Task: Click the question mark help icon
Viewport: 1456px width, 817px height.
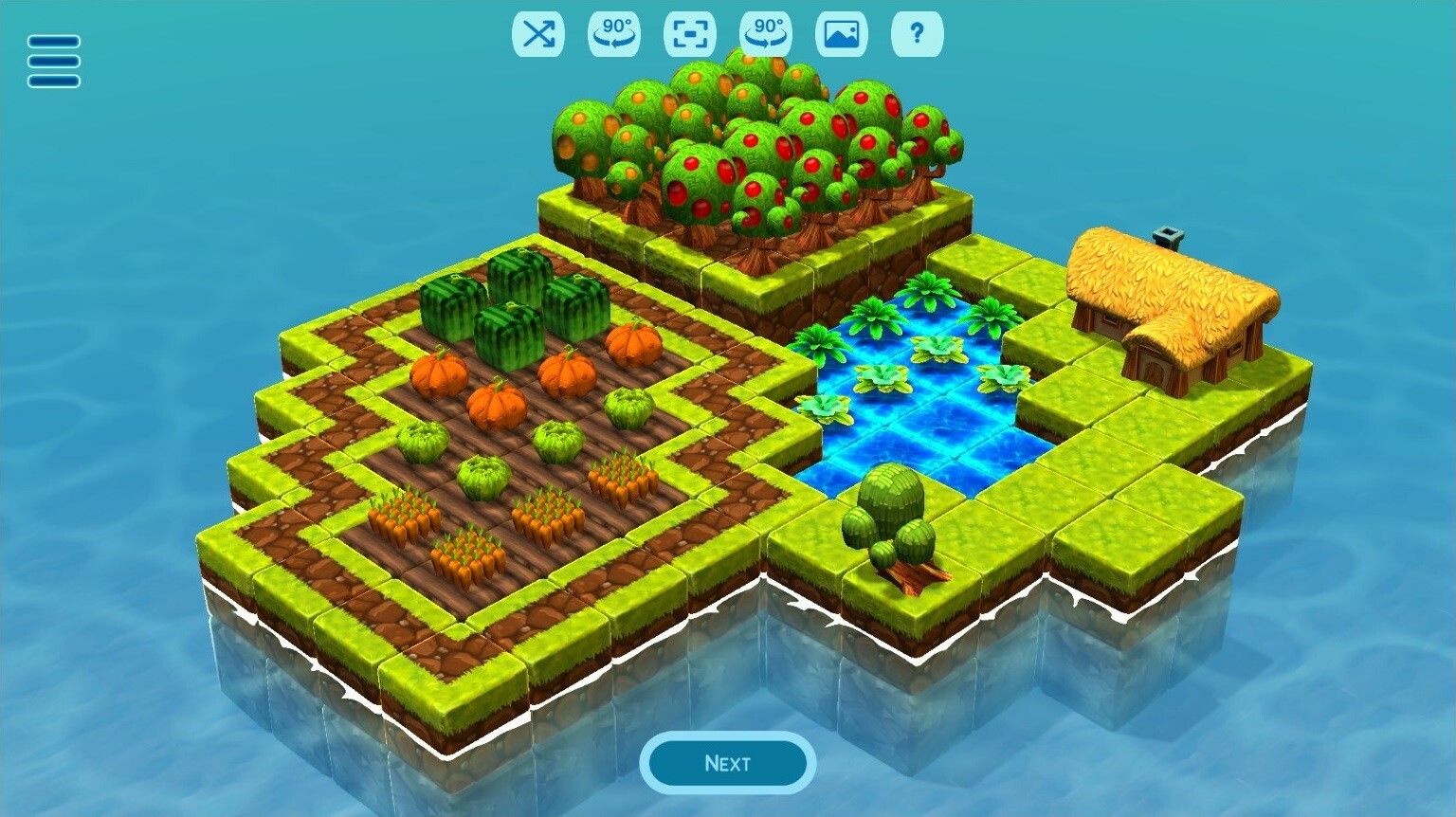Action: pos(916,34)
